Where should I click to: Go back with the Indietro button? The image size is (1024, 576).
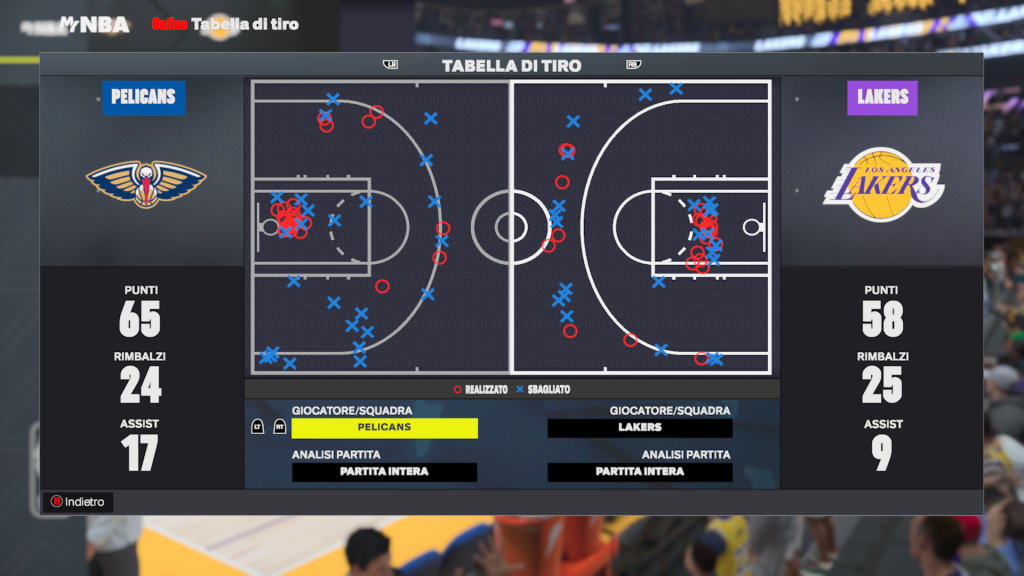coord(78,502)
